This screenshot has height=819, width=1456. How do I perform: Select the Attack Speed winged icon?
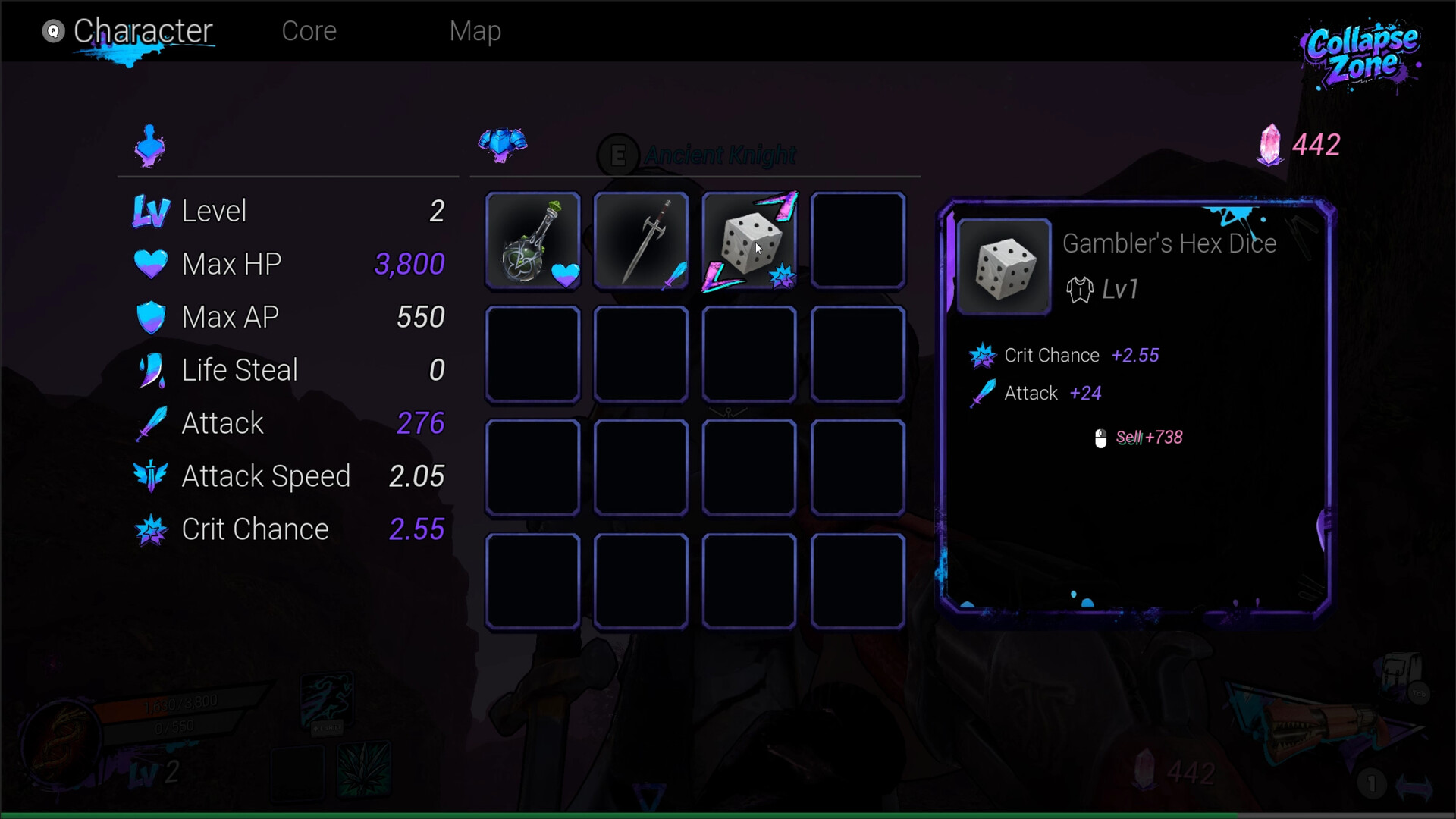tap(151, 476)
